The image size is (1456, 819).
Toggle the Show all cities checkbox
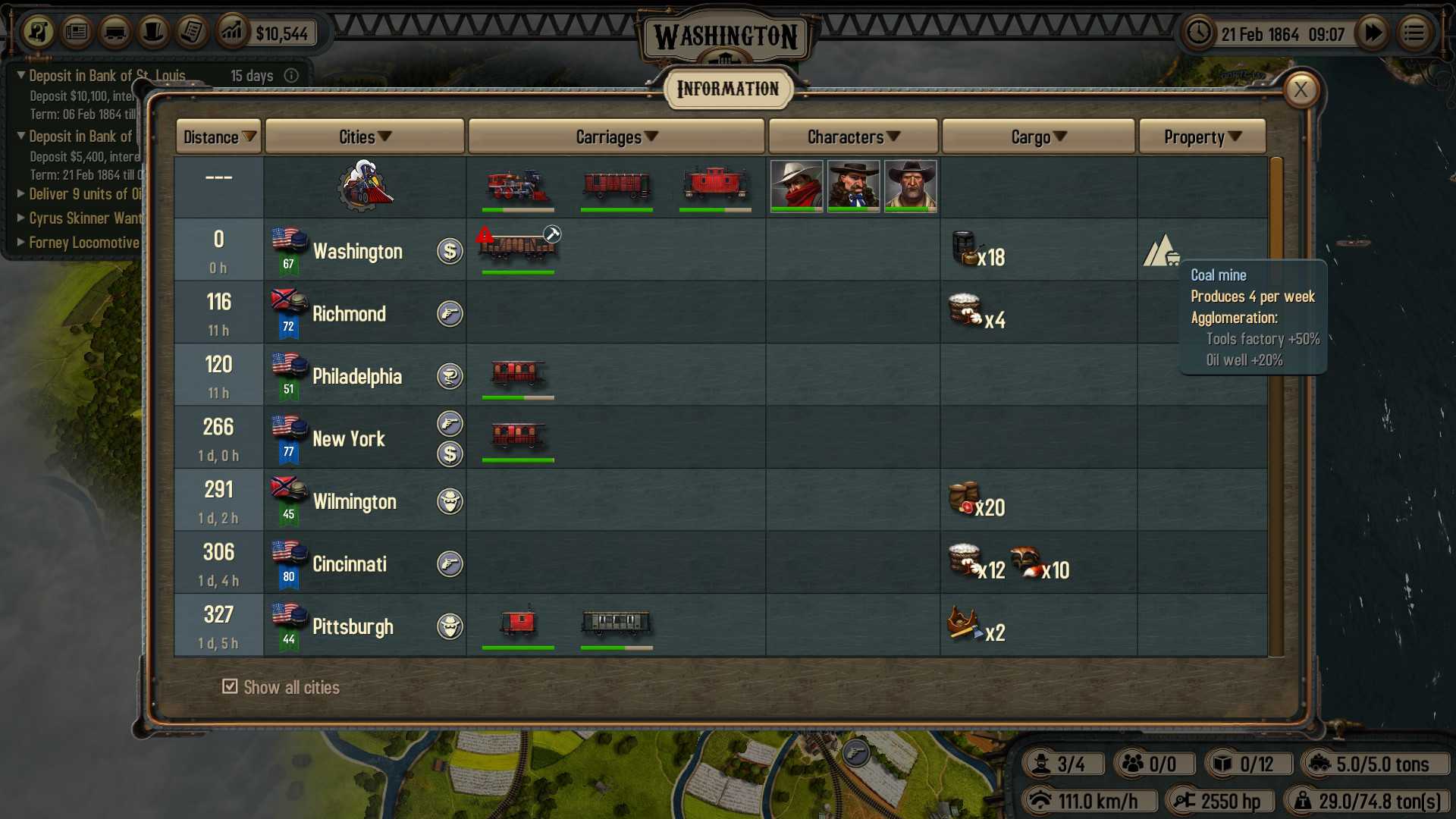point(229,686)
